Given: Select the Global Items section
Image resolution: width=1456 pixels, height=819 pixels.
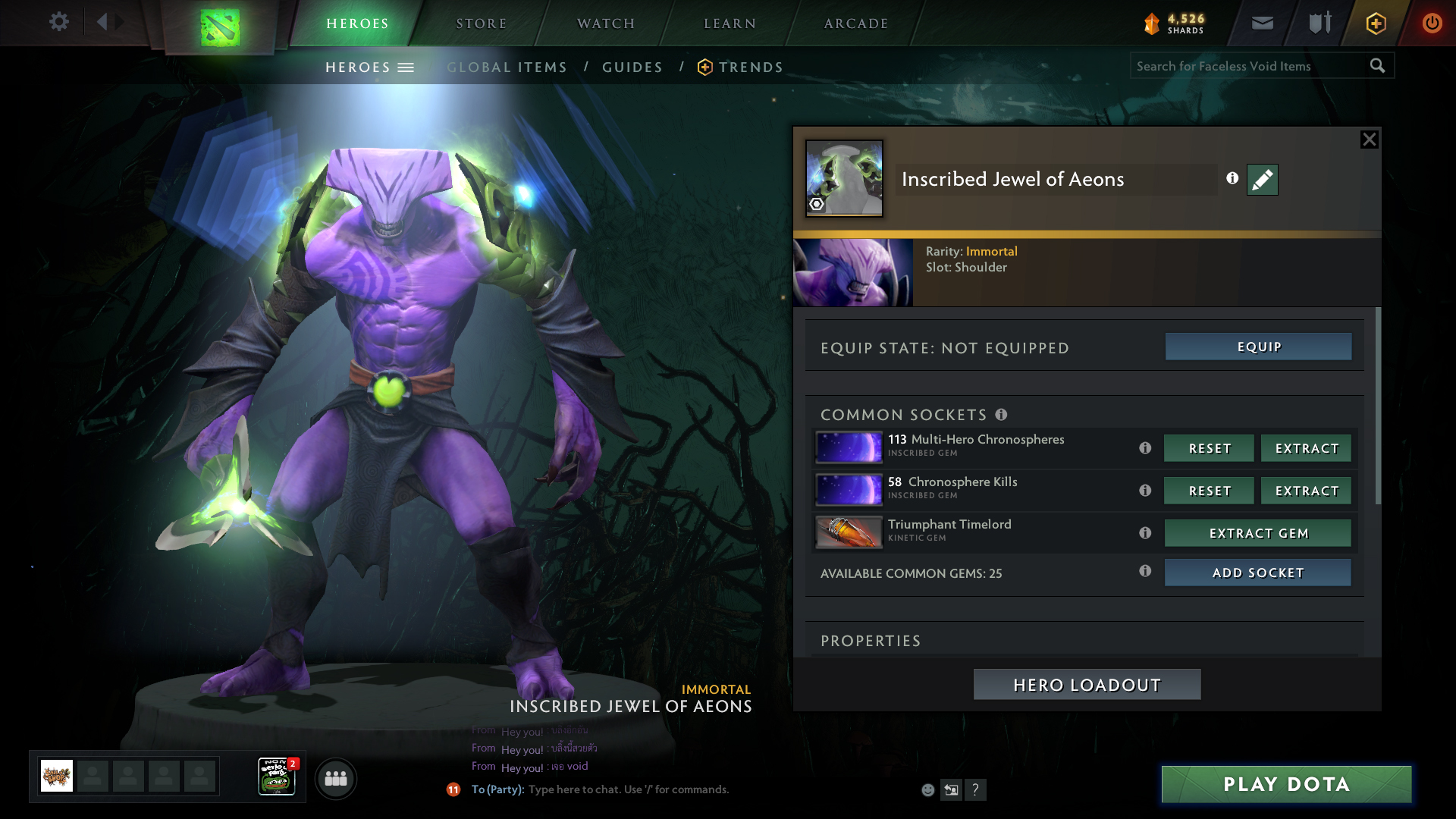Looking at the screenshot, I should [x=507, y=67].
